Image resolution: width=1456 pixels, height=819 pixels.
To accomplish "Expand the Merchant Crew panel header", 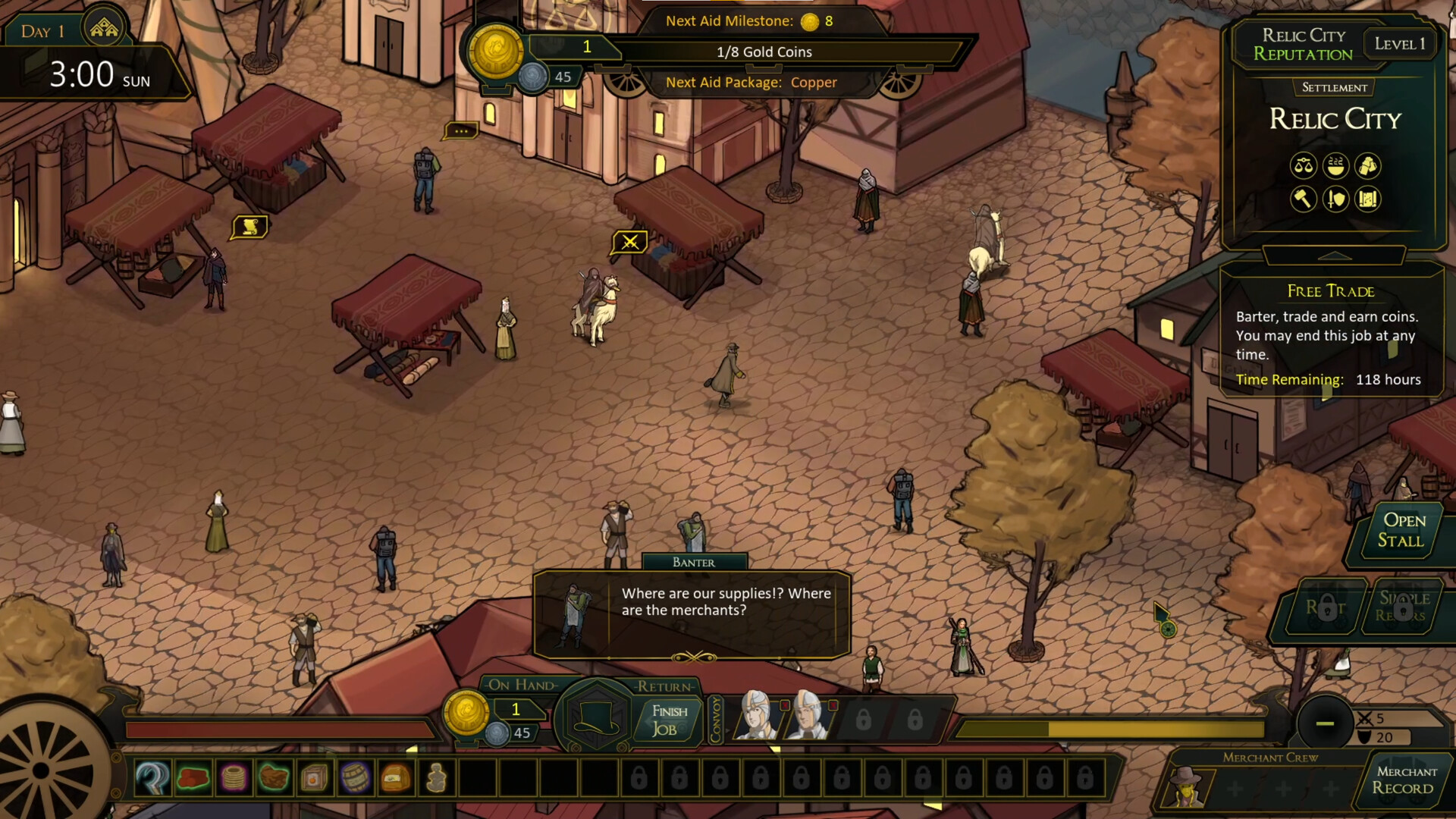I will click(1271, 758).
